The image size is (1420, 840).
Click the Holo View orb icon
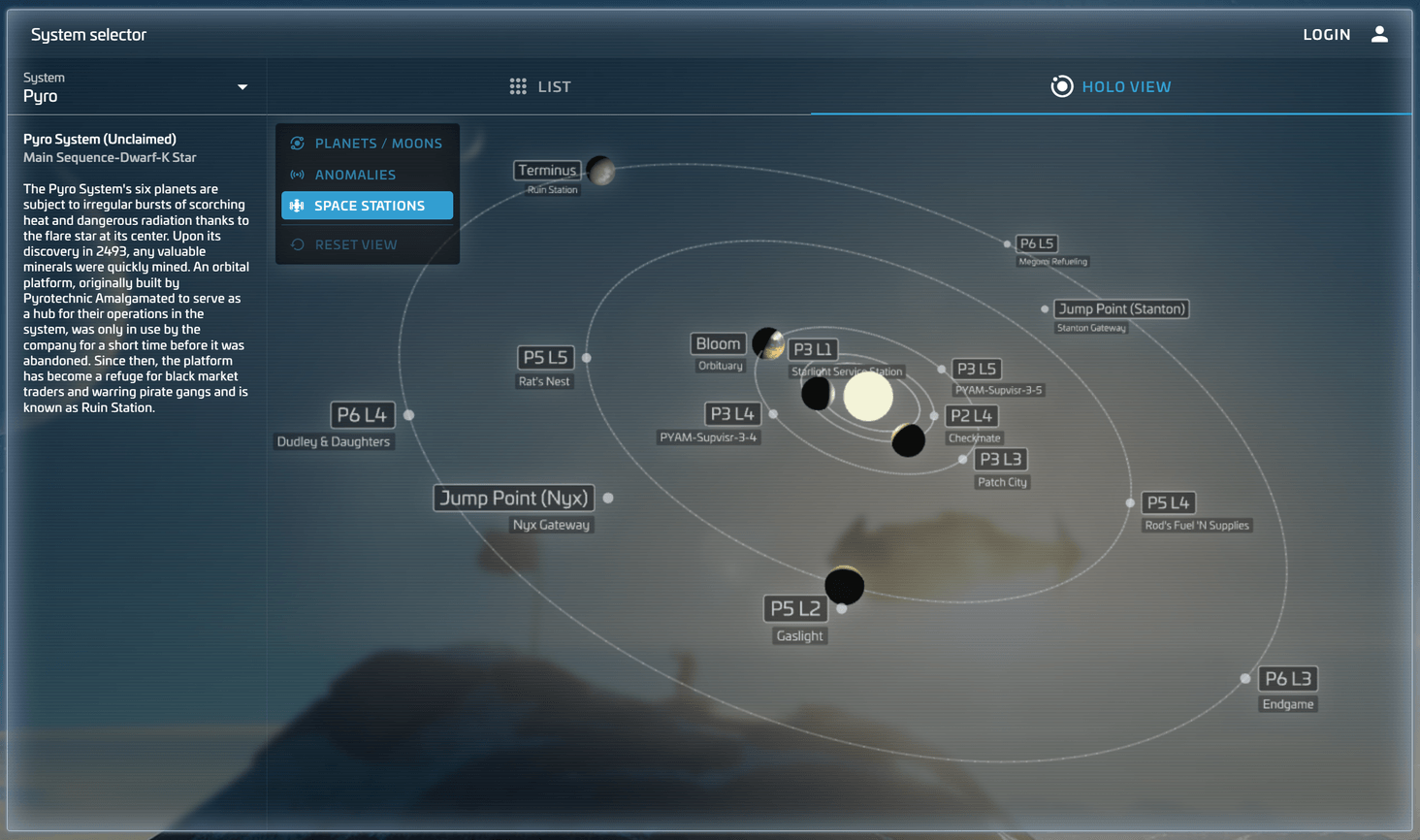click(x=1061, y=86)
